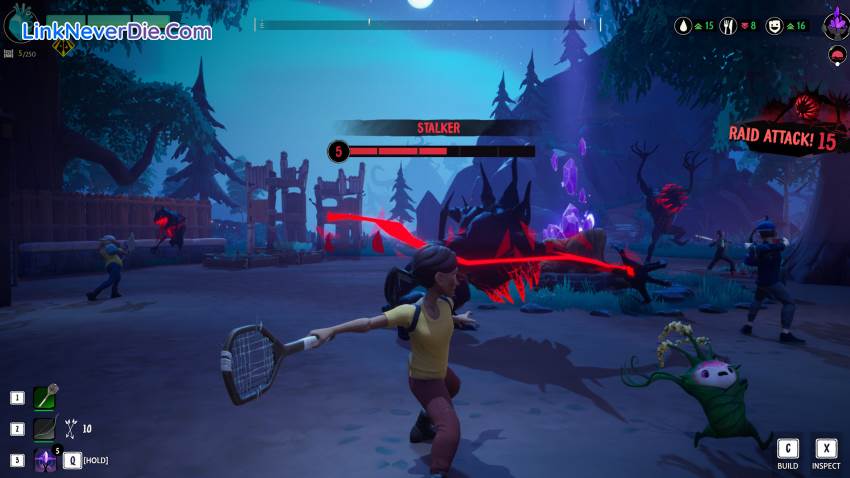Equip the bow in slot two
This screenshot has width=850, height=478.
tap(45, 429)
